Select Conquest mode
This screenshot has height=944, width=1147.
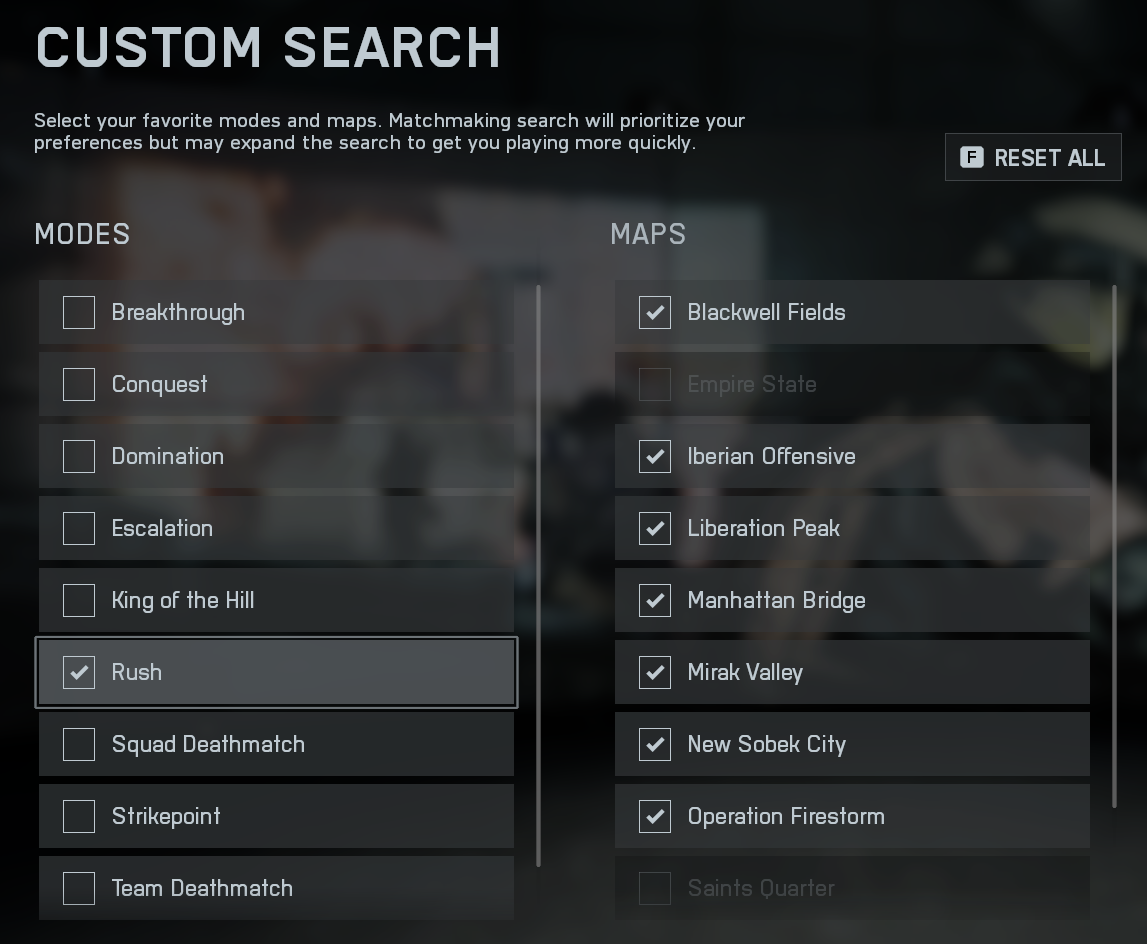point(79,384)
